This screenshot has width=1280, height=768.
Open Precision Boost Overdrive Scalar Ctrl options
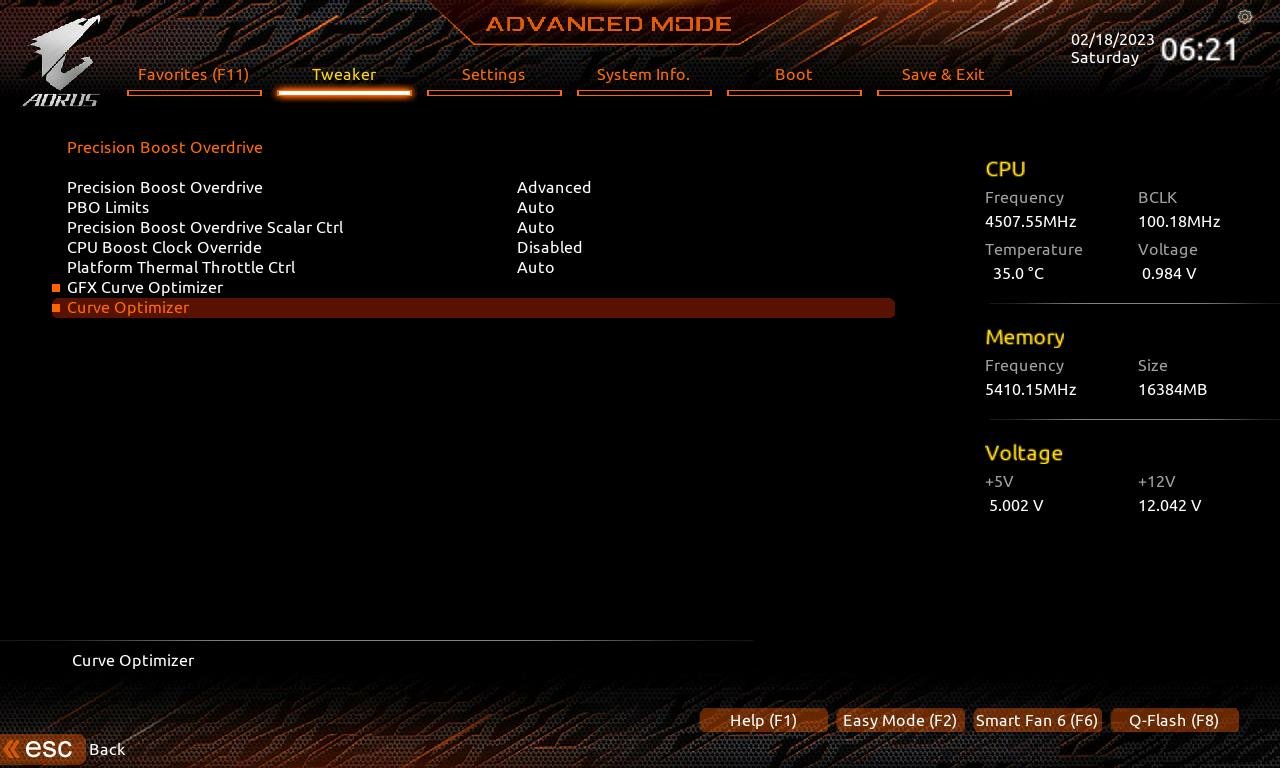(x=536, y=227)
